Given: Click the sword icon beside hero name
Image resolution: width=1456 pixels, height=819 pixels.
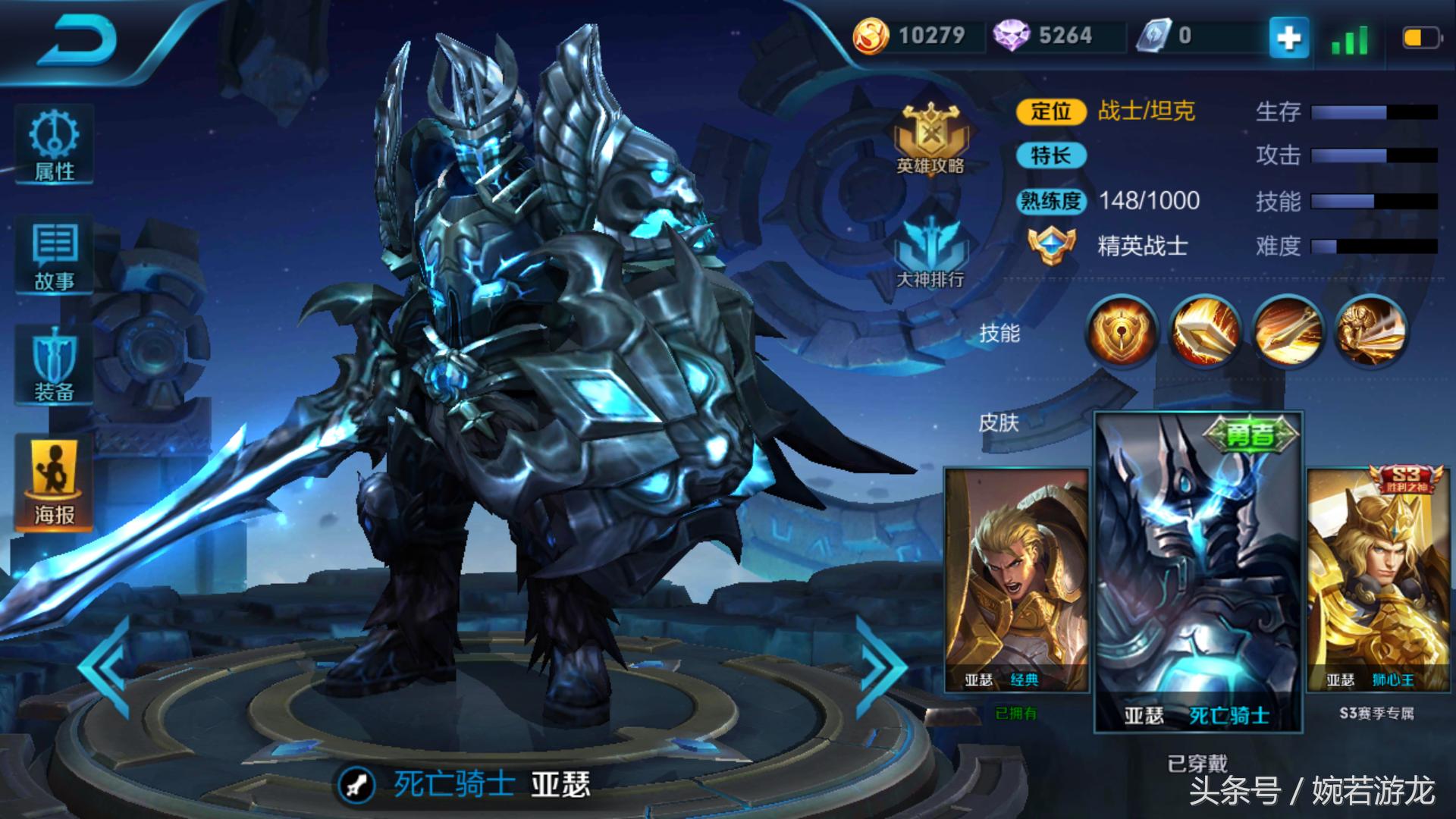Looking at the screenshot, I should point(356,785).
